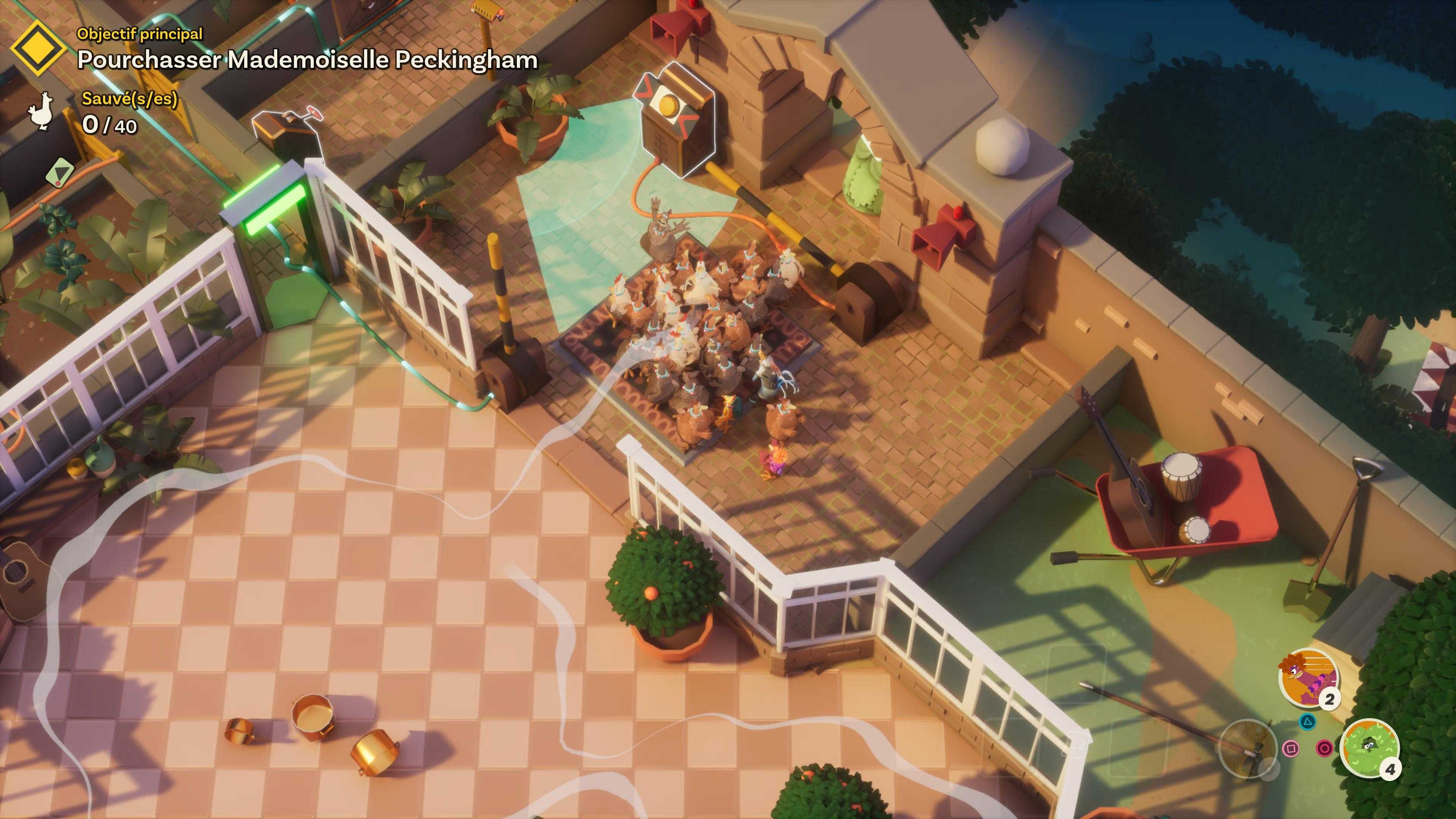
Task: Click the green alert card icon
Action: (61, 172)
